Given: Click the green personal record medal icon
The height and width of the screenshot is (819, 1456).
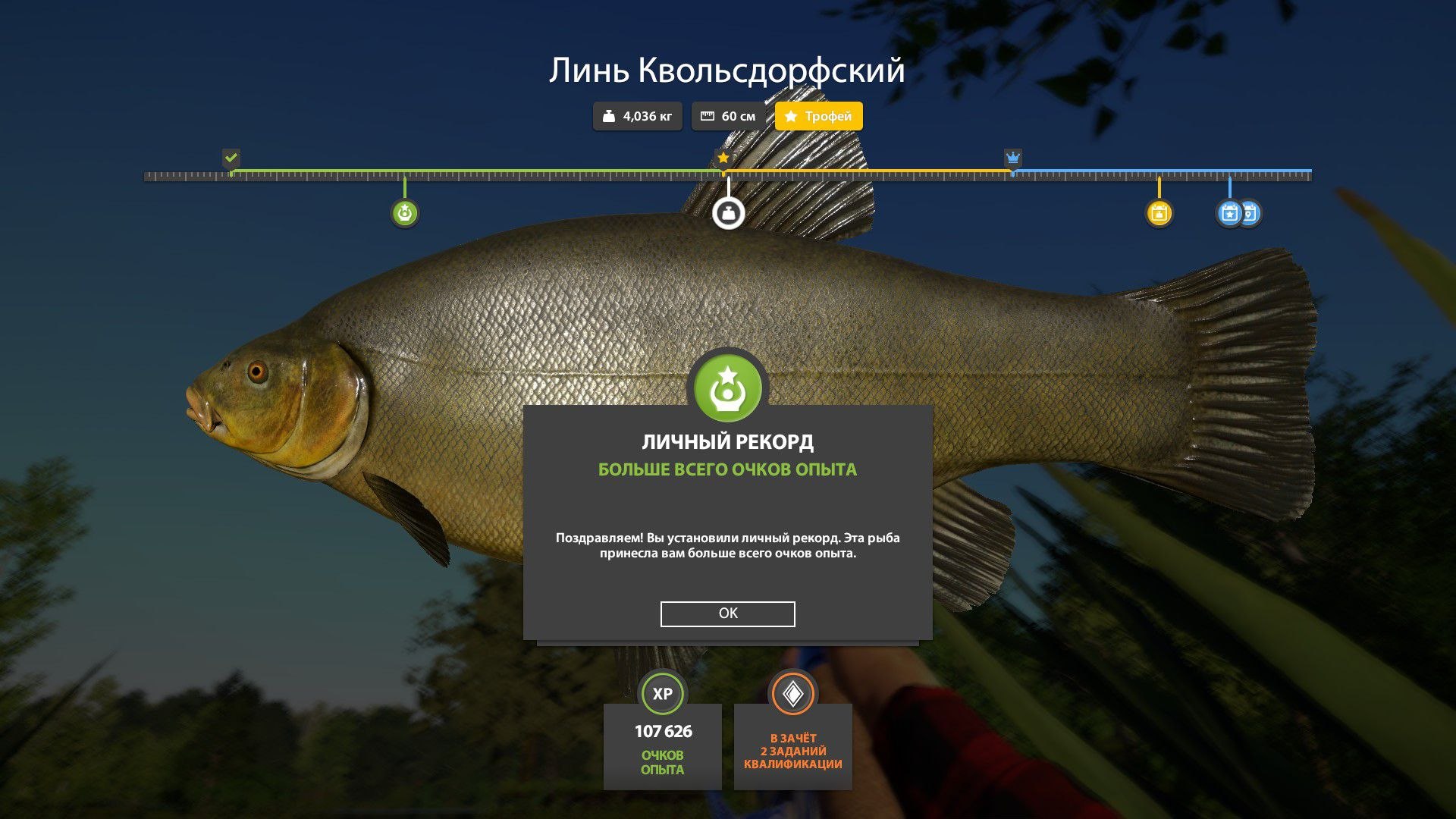Looking at the screenshot, I should click(726, 387).
